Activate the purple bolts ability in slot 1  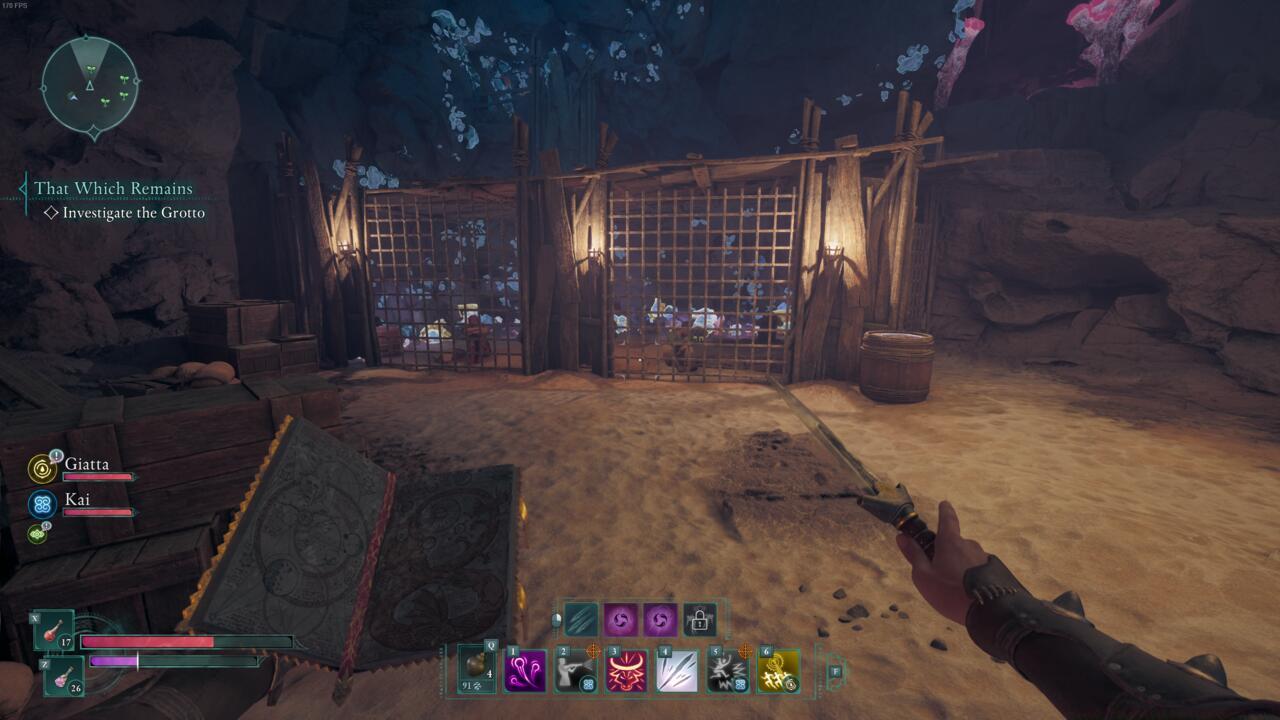point(527,669)
